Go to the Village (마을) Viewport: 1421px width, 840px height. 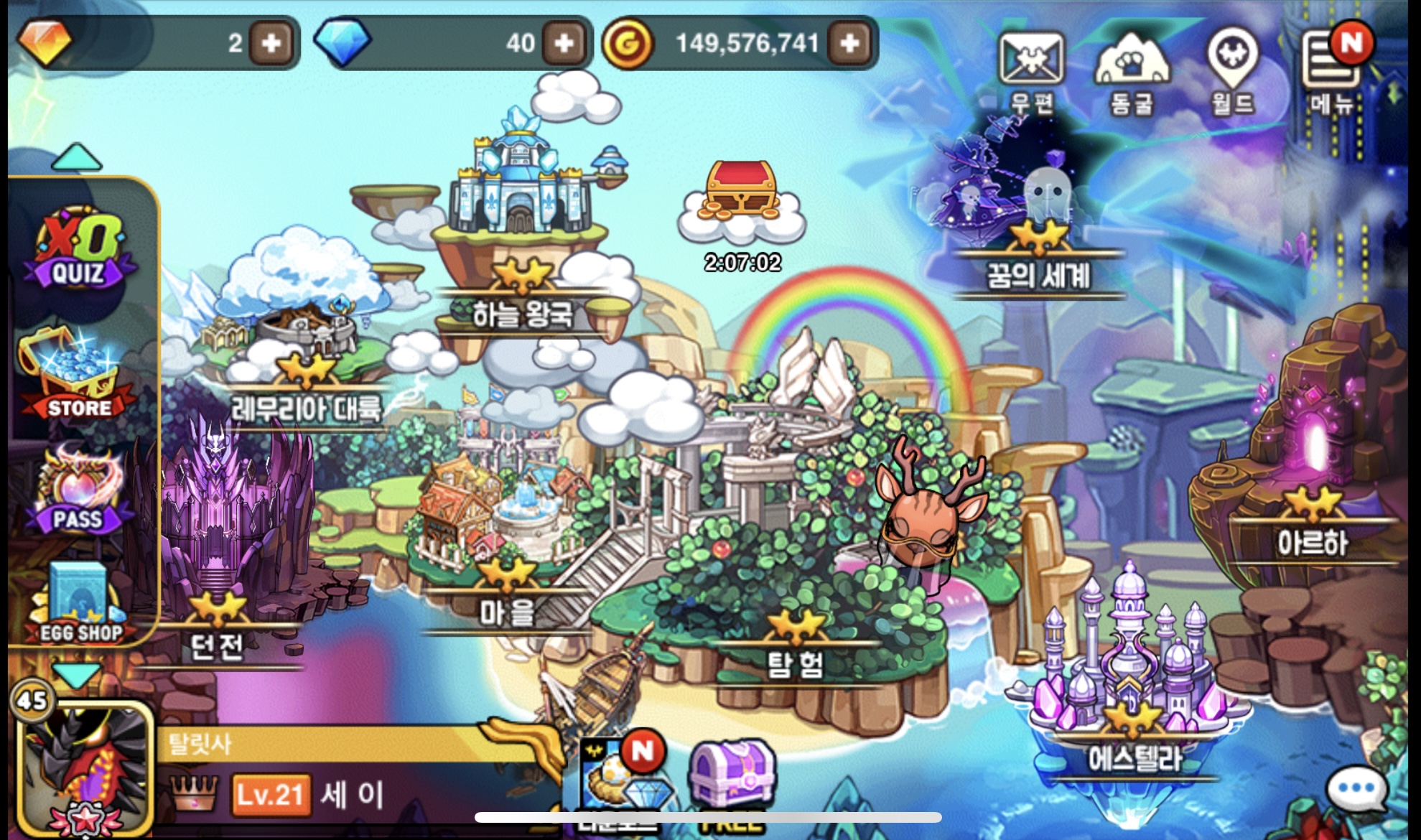click(507, 612)
